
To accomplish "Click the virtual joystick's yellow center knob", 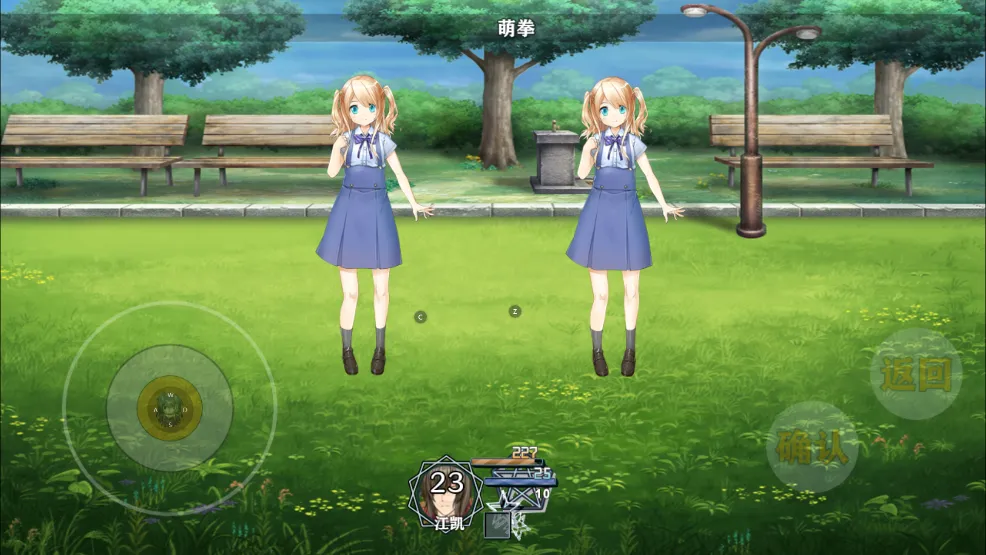I will coord(170,407).
